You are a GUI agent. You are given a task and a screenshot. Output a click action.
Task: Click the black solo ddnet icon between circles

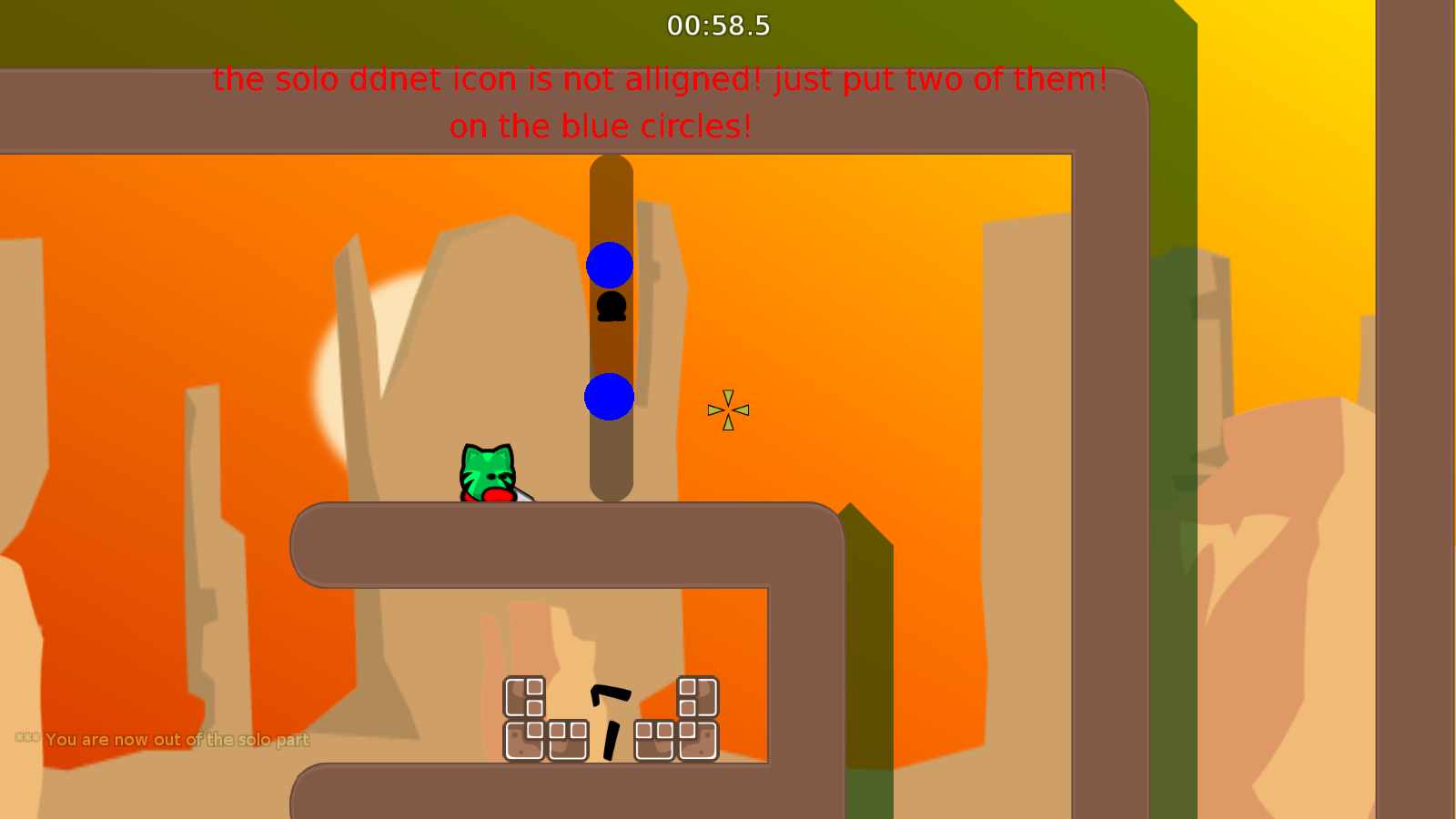[x=611, y=308]
